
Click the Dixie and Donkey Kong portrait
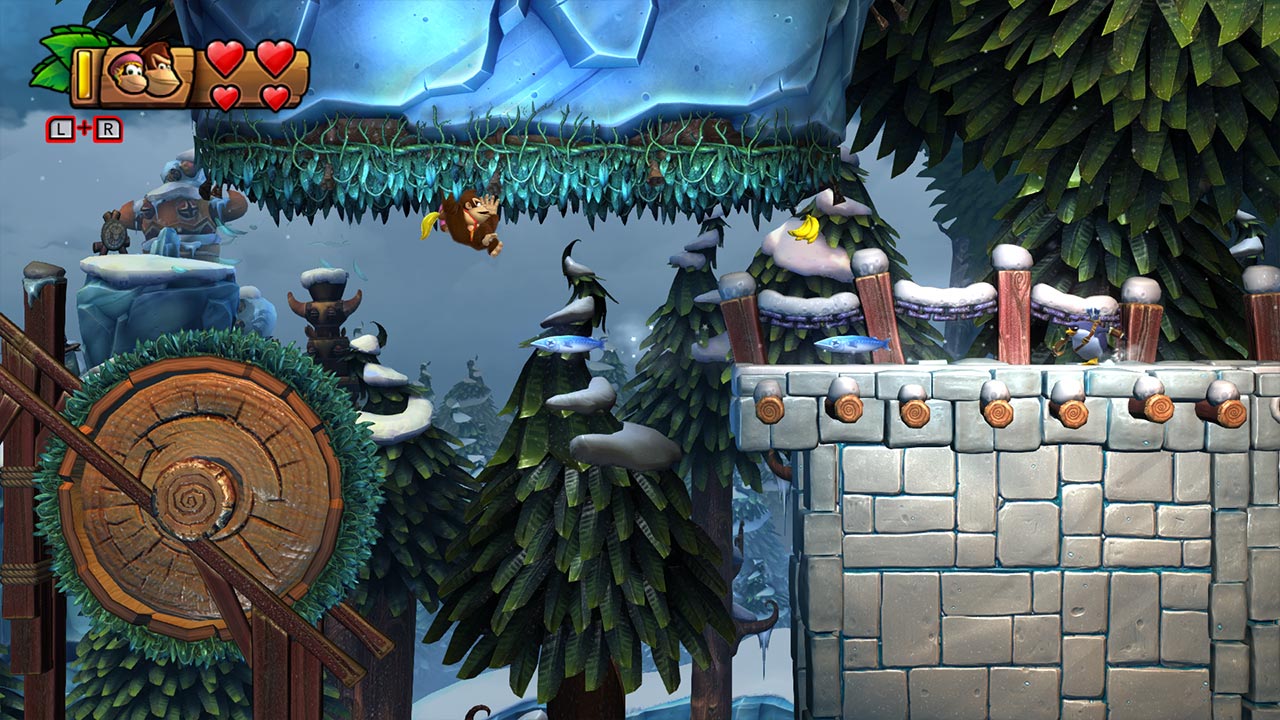pyautogui.click(x=148, y=71)
